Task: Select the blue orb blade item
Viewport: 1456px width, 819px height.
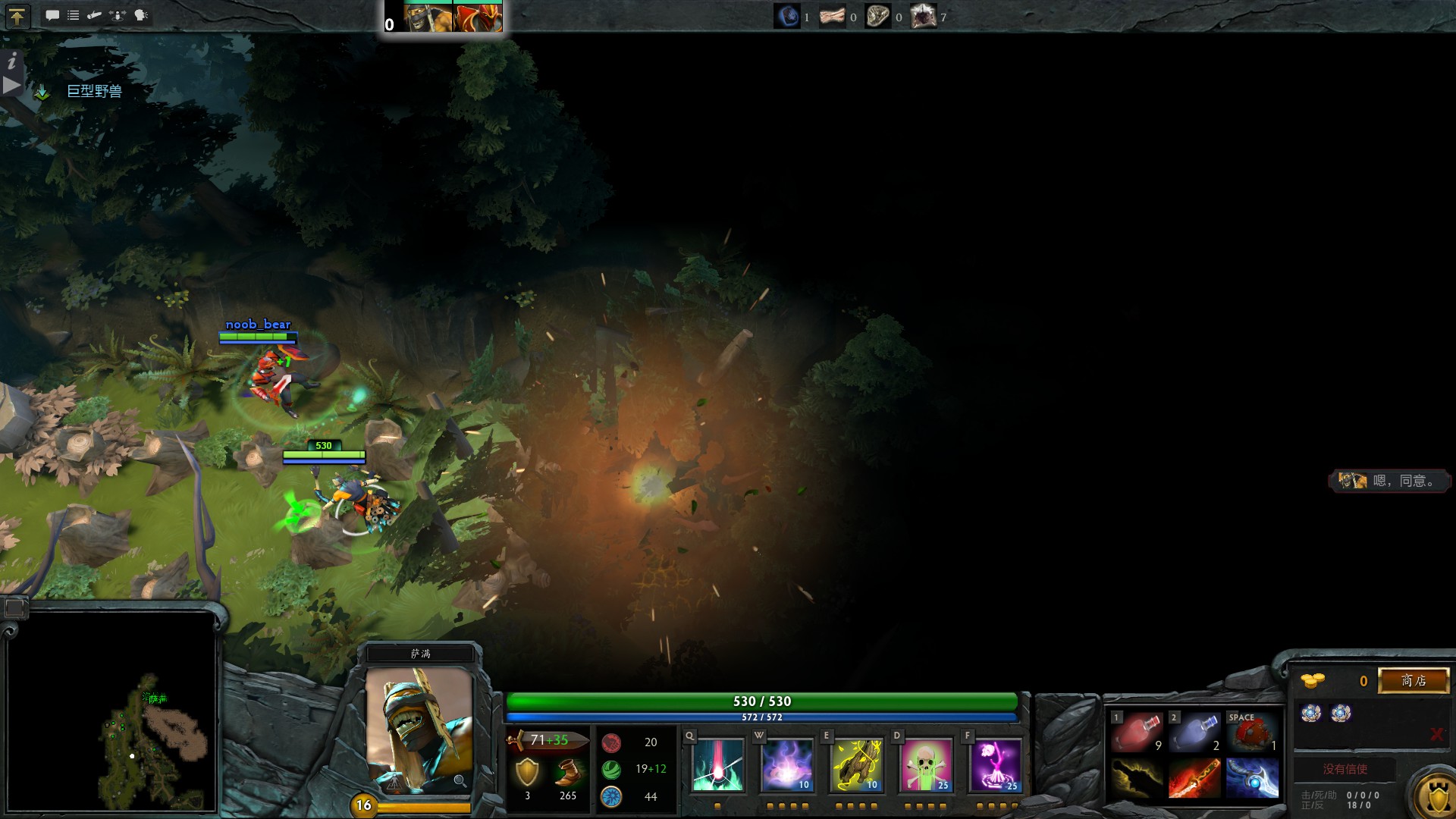Action: (x=1252, y=779)
